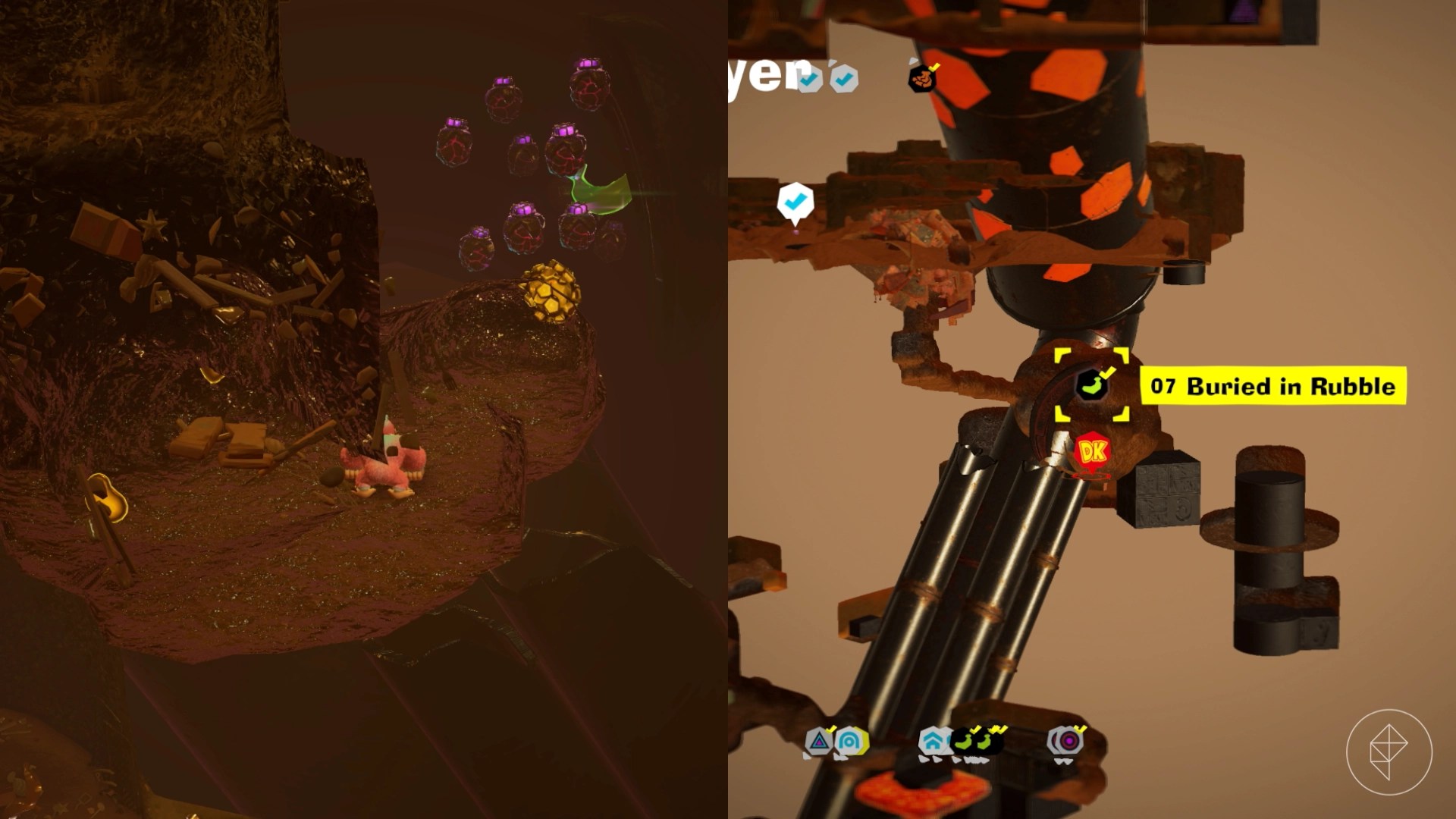Screen dimensions: 1456x819
Task: Select the blue house map marker
Action: [x=932, y=741]
